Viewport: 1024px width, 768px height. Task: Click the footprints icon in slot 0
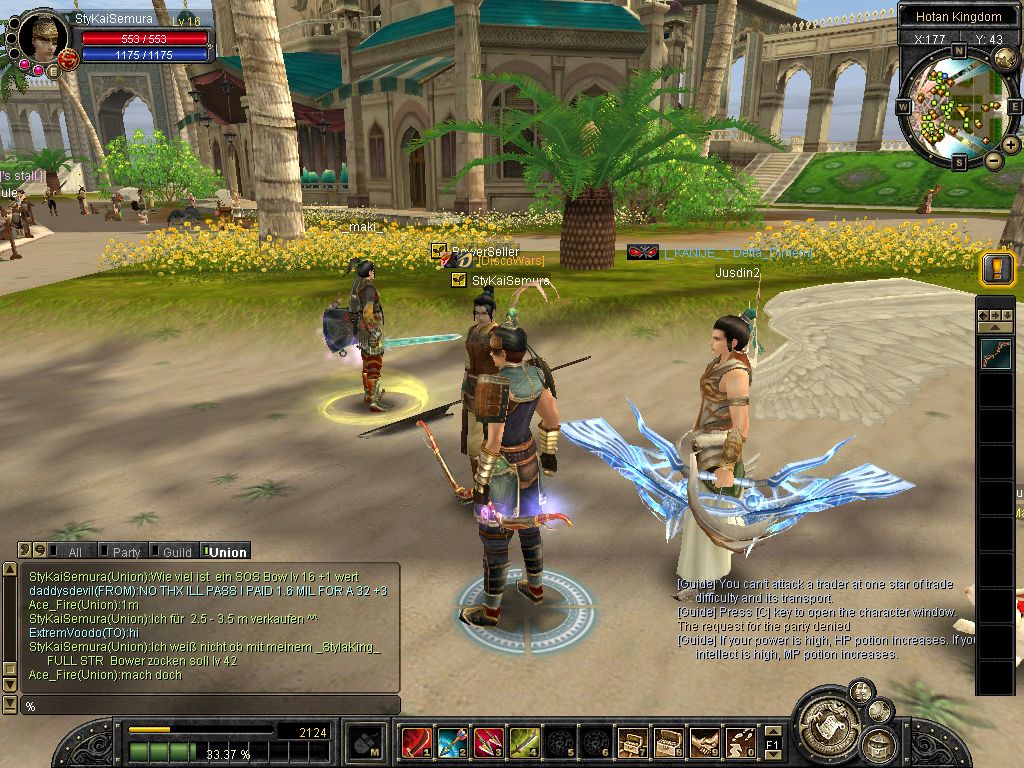tap(739, 743)
